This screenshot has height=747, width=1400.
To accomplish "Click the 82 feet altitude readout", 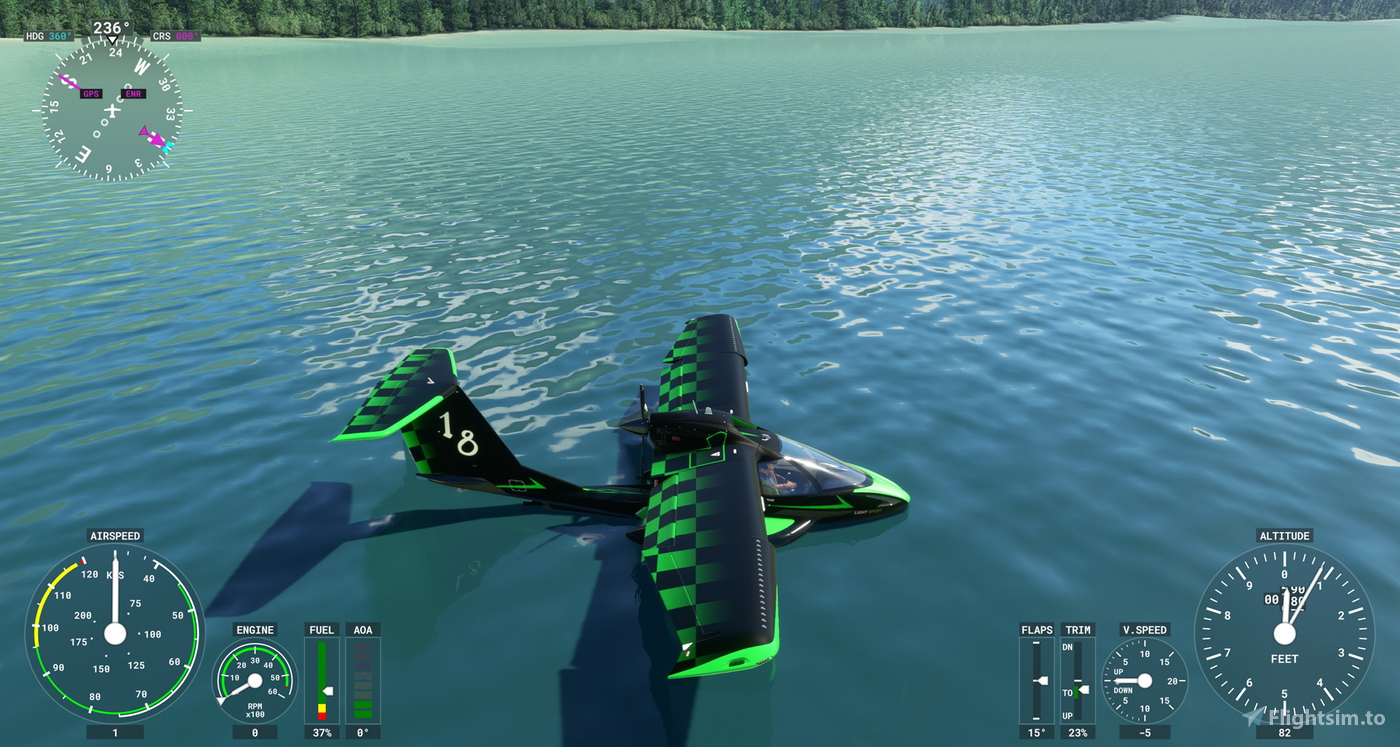I will [1285, 731].
